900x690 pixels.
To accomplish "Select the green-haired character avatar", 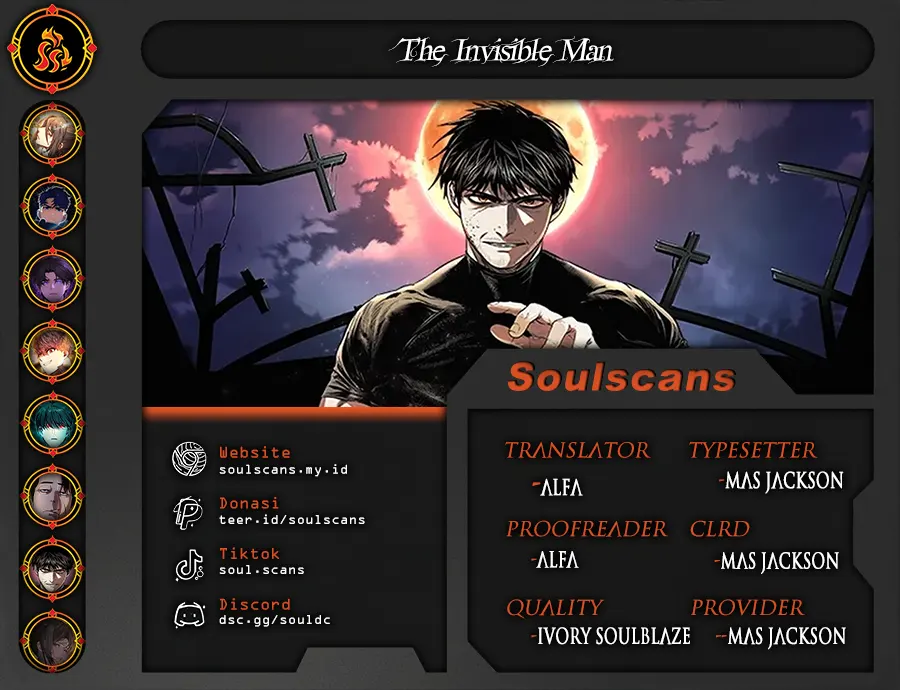I will point(52,422).
